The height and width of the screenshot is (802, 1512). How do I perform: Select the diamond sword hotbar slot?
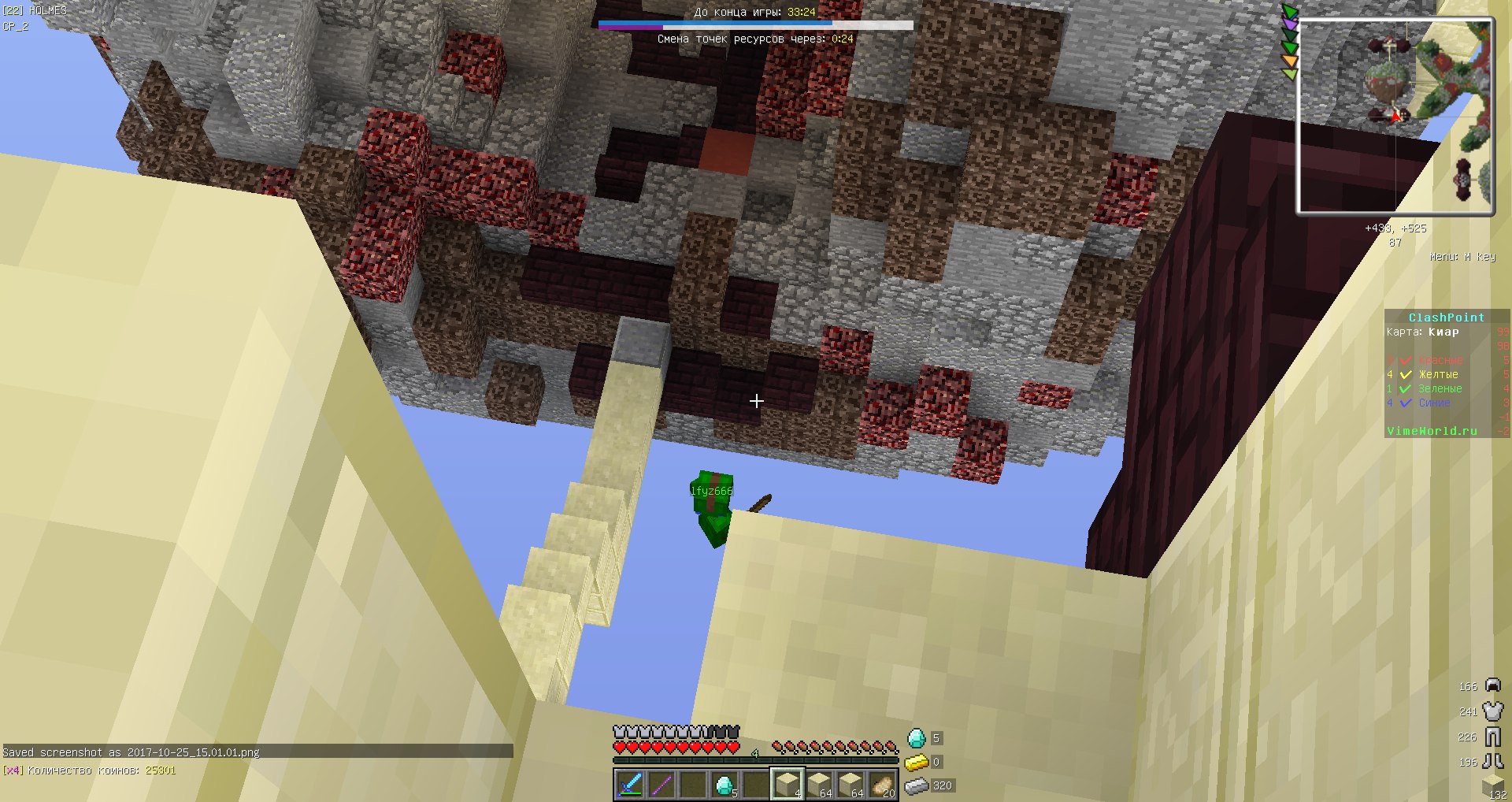(x=630, y=785)
